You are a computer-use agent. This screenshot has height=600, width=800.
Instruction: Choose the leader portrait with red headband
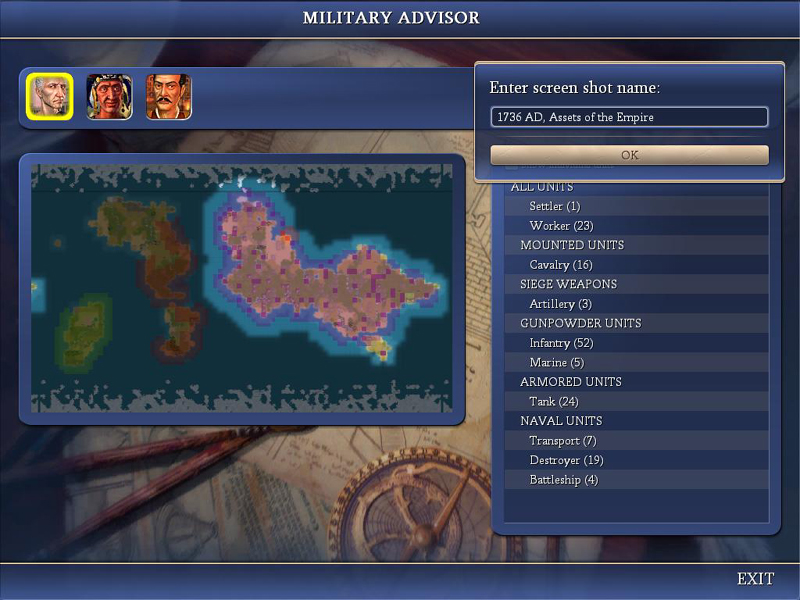click(109, 97)
